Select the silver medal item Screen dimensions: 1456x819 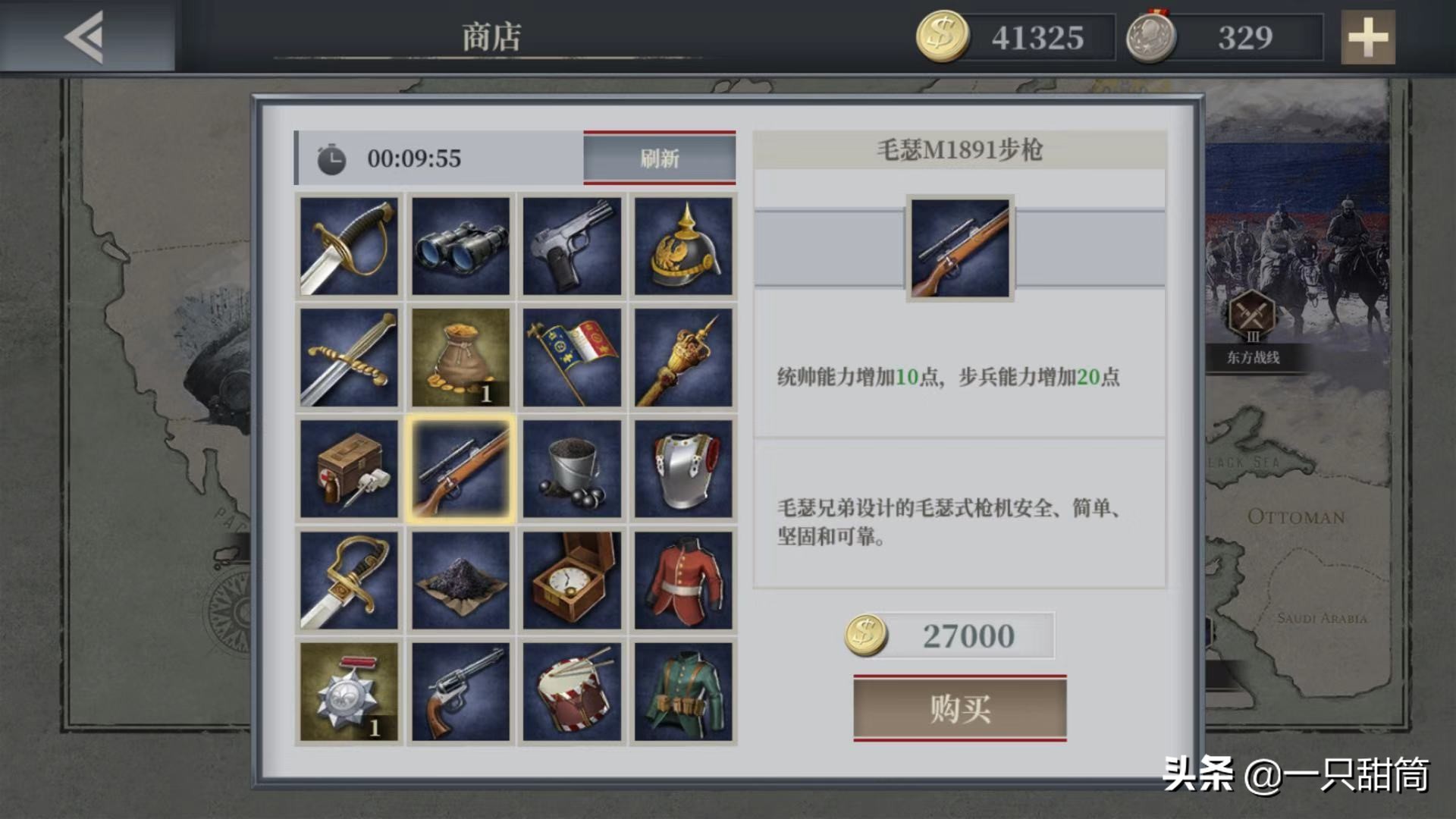[350, 690]
